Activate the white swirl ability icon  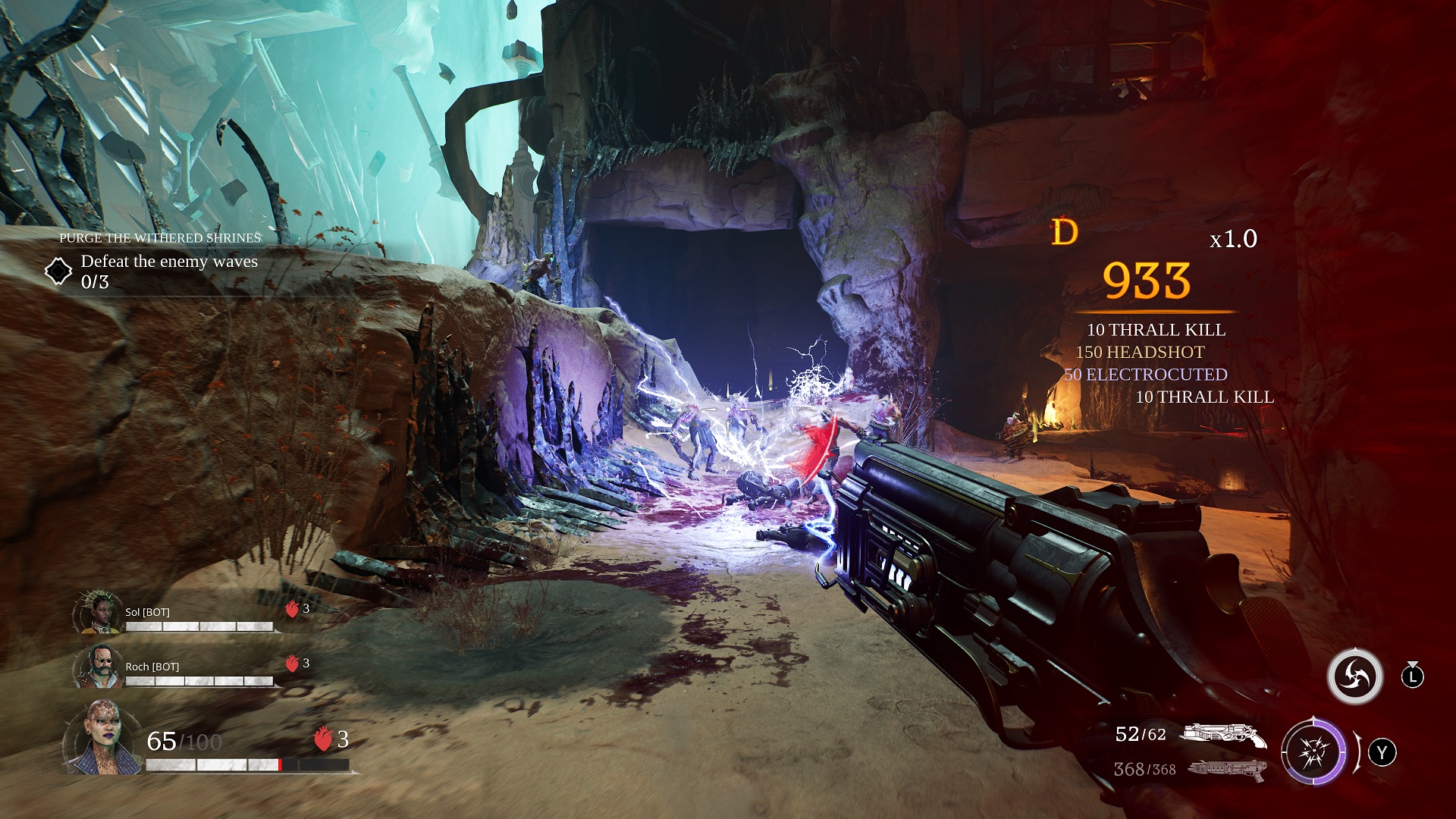tap(1354, 676)
